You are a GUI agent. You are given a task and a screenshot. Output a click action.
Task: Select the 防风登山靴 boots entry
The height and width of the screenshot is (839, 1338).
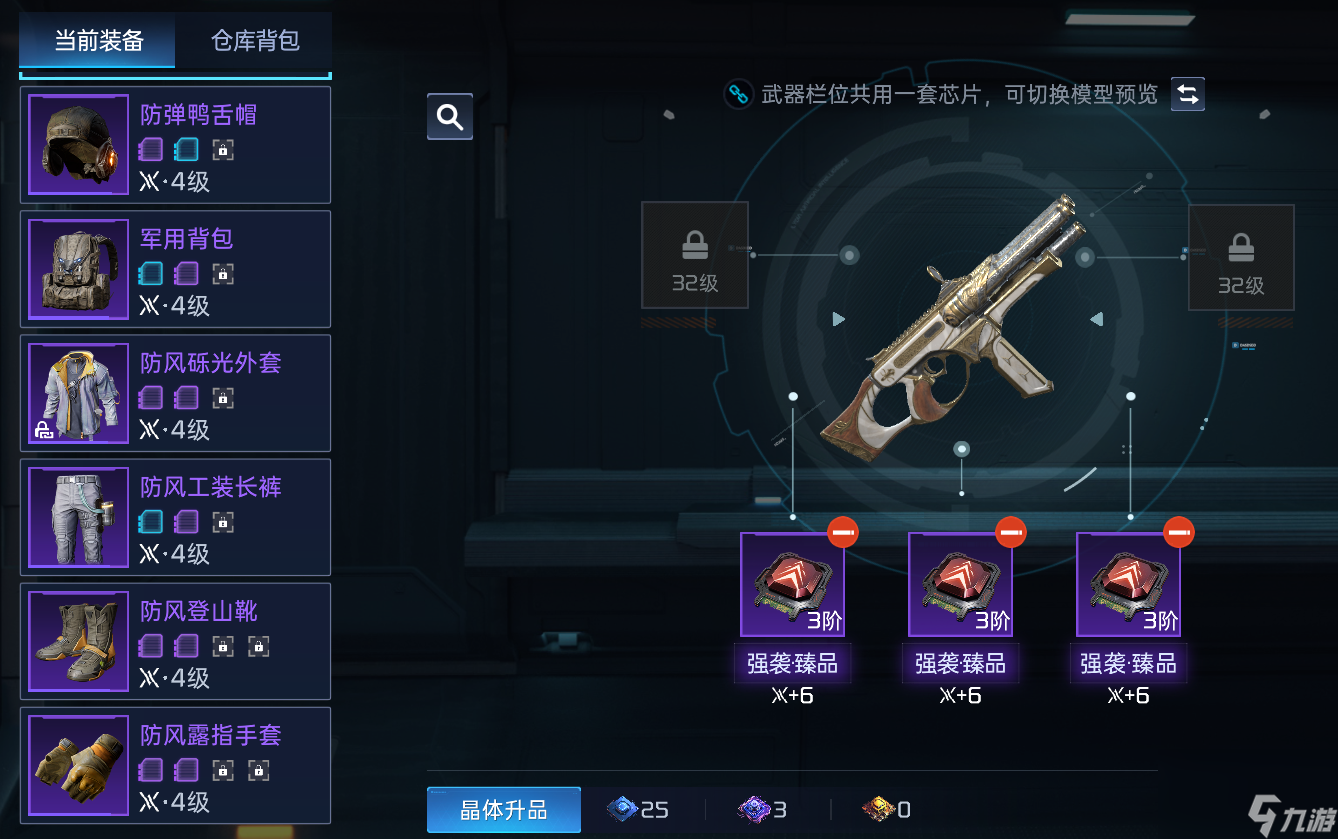[x=175, y=641]
